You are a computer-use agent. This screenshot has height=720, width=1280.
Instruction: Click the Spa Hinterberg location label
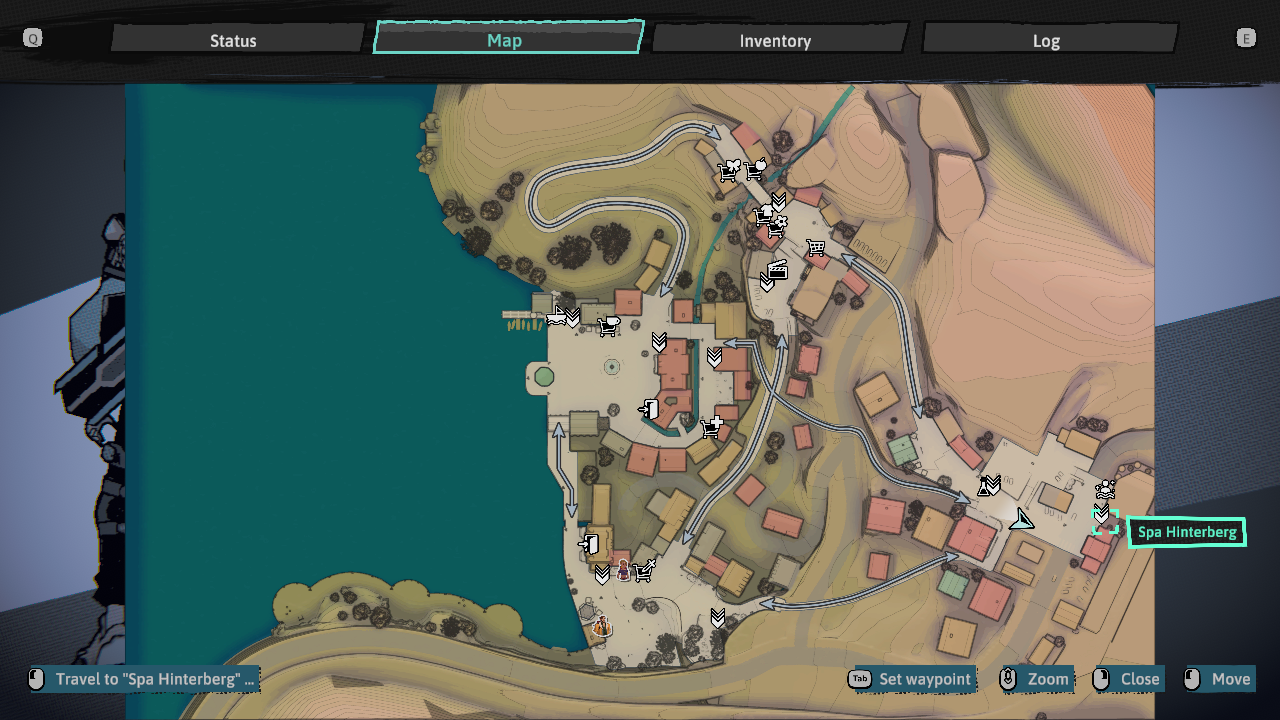tap(1187, 532)
